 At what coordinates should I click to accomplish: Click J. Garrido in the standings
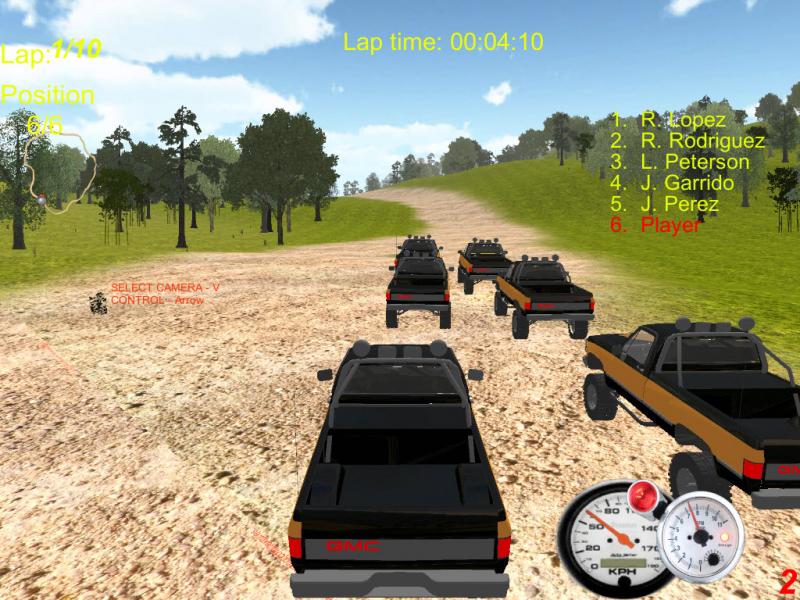point(672,183)
